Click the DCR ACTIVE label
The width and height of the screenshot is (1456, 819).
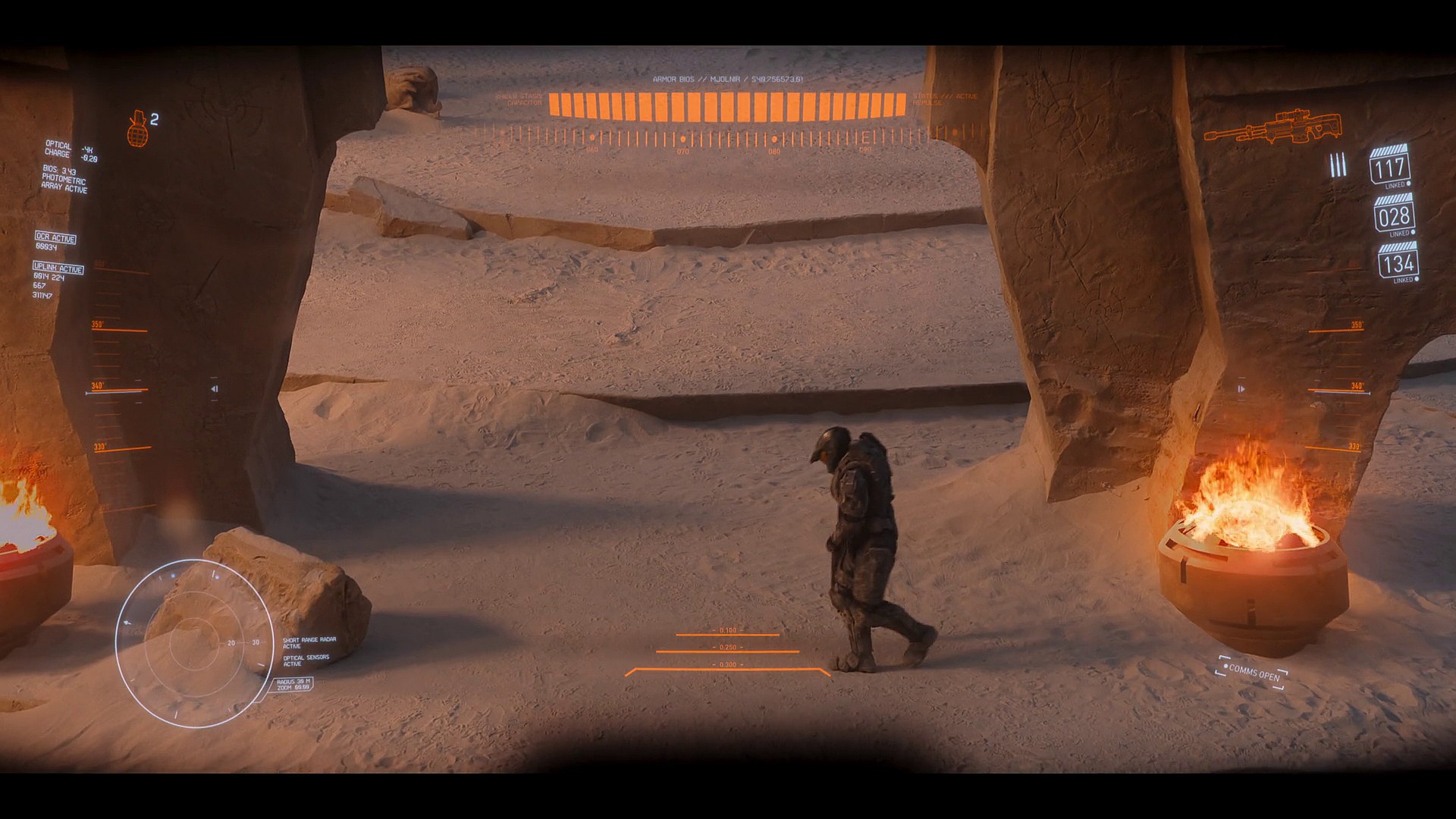click(x=56, y=238)
